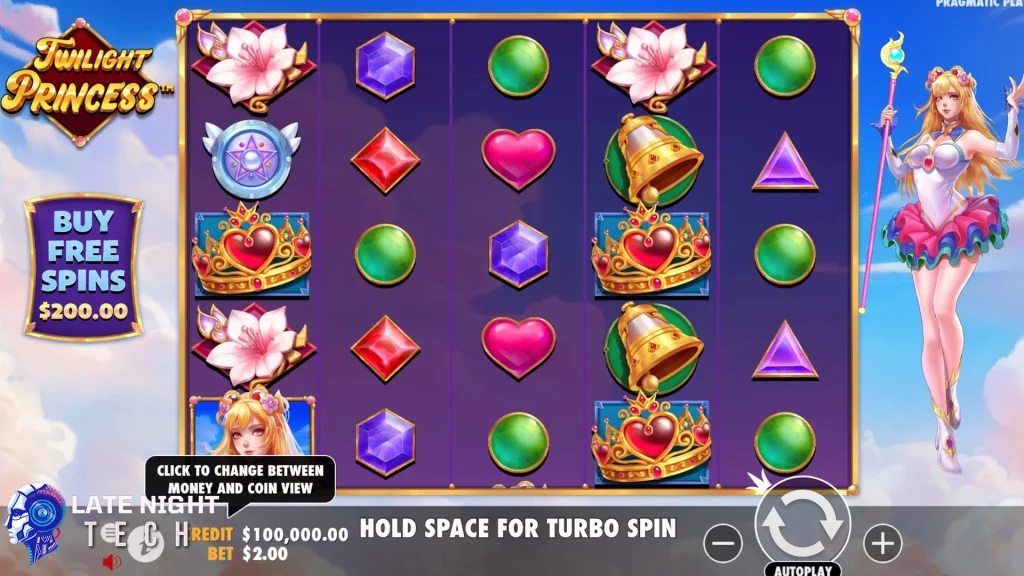Increase the bet with the plus button

coord(882,543)
